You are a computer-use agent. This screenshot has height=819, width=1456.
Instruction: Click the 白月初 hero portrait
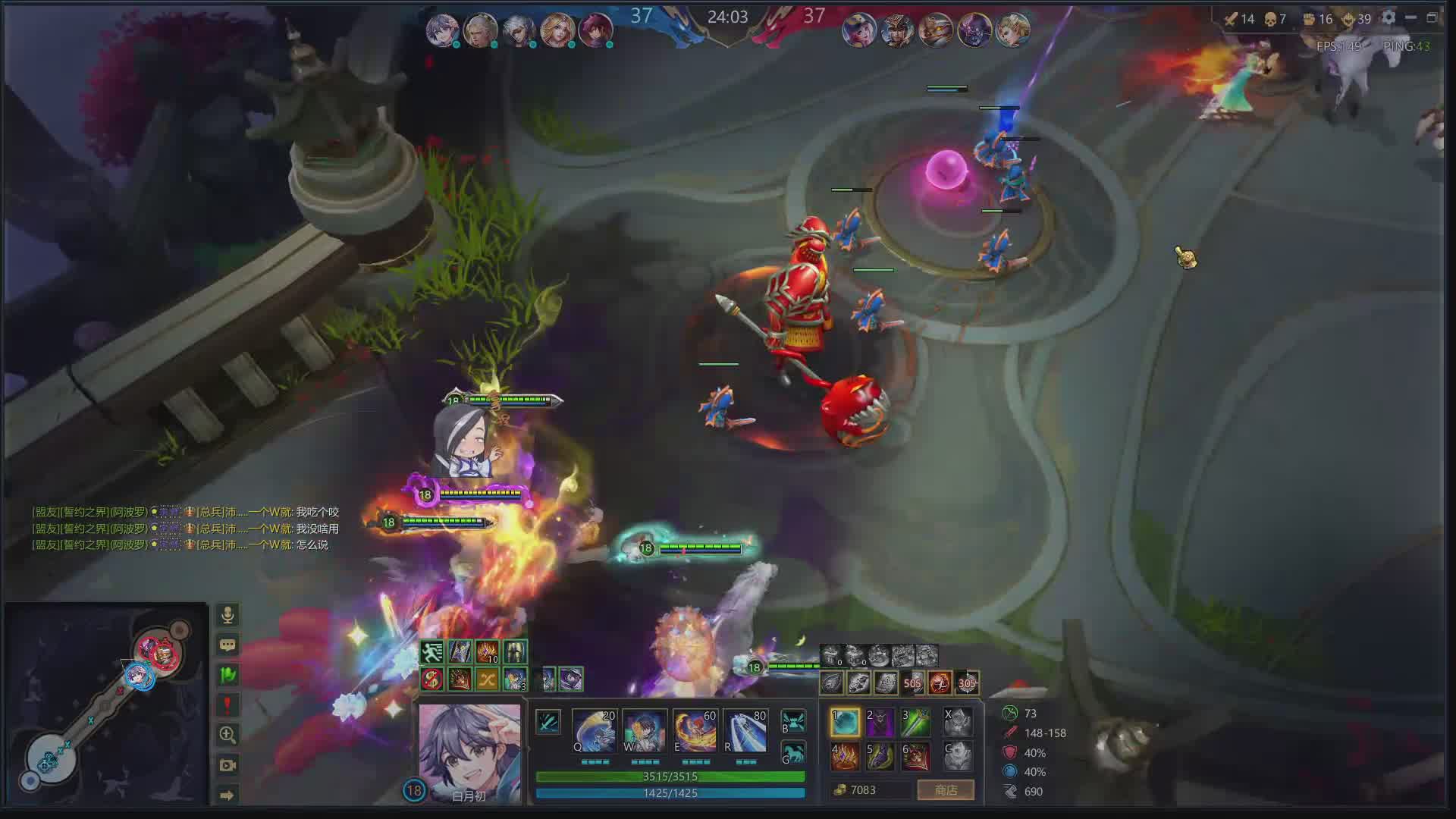pyautogui.click(x=469, y=747)
